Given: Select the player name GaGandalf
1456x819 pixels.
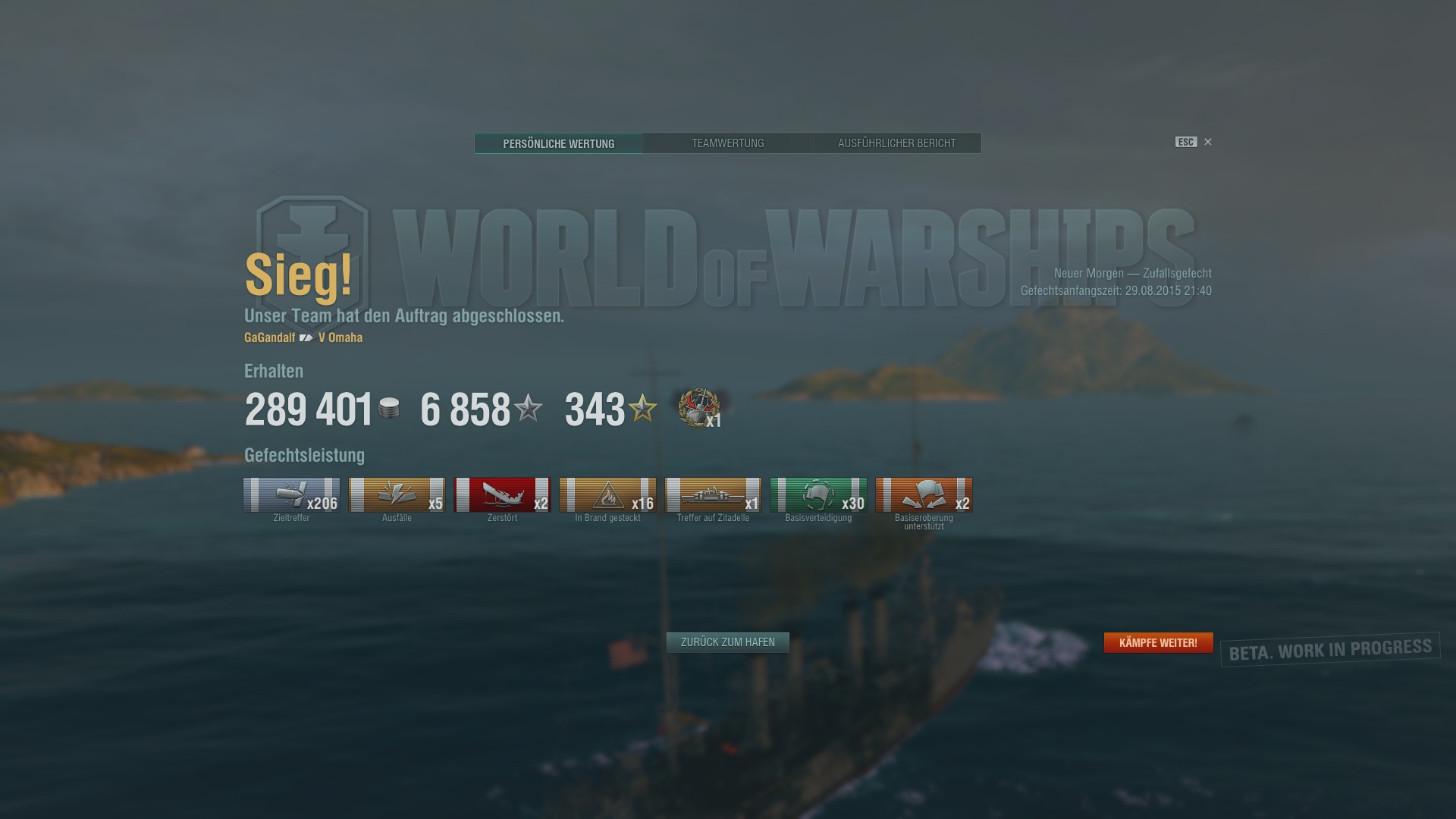Looking at the screenshot, I should (268, 338).
